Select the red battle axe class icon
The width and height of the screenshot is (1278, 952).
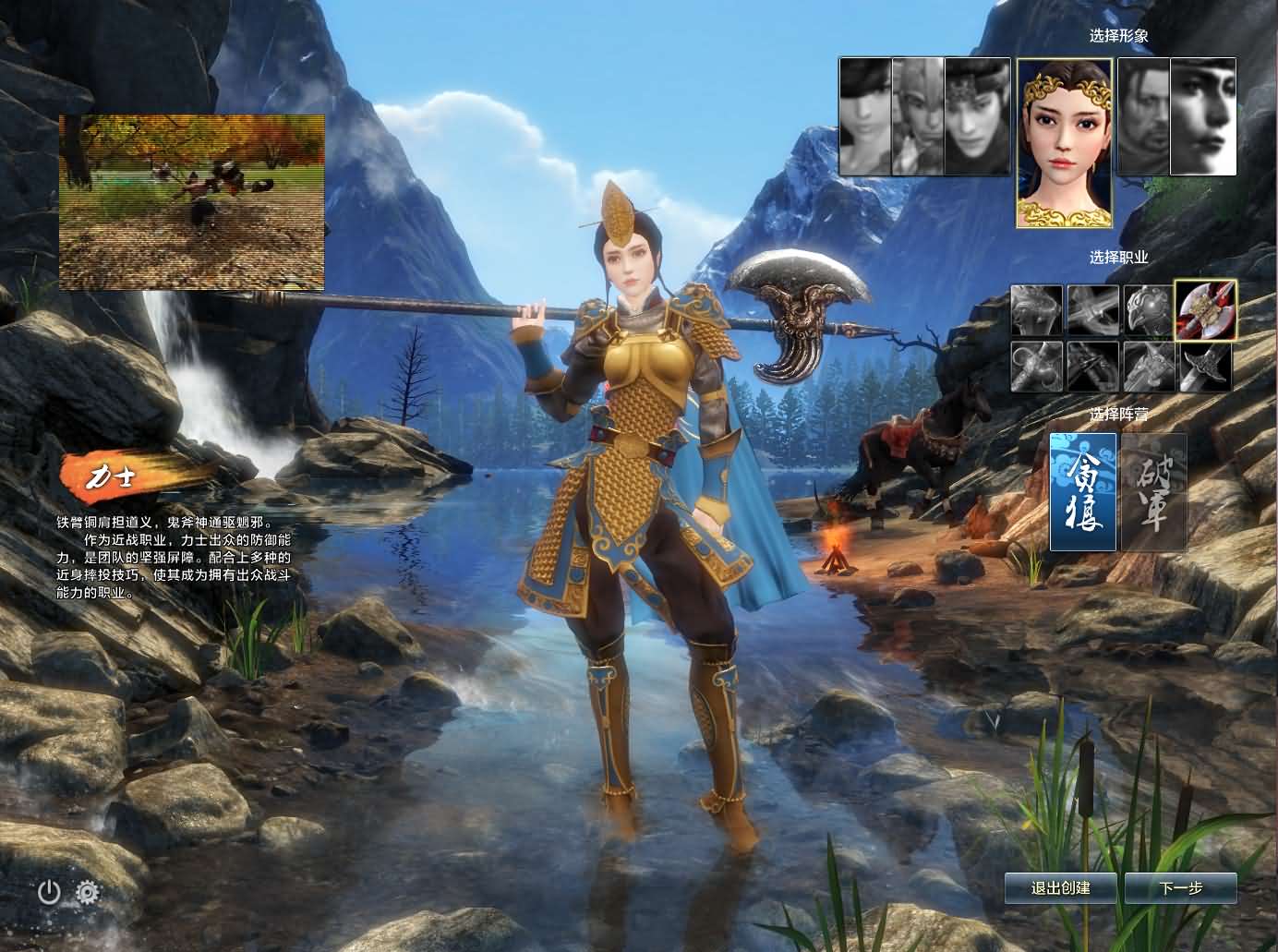click(1205, 309)
